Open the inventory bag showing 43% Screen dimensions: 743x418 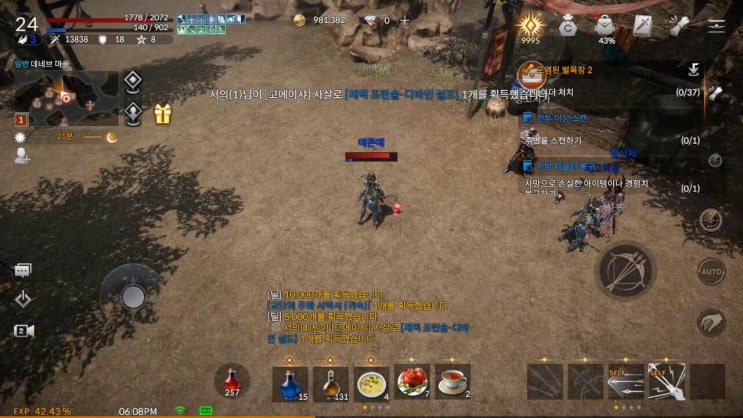tap(606, 25)
